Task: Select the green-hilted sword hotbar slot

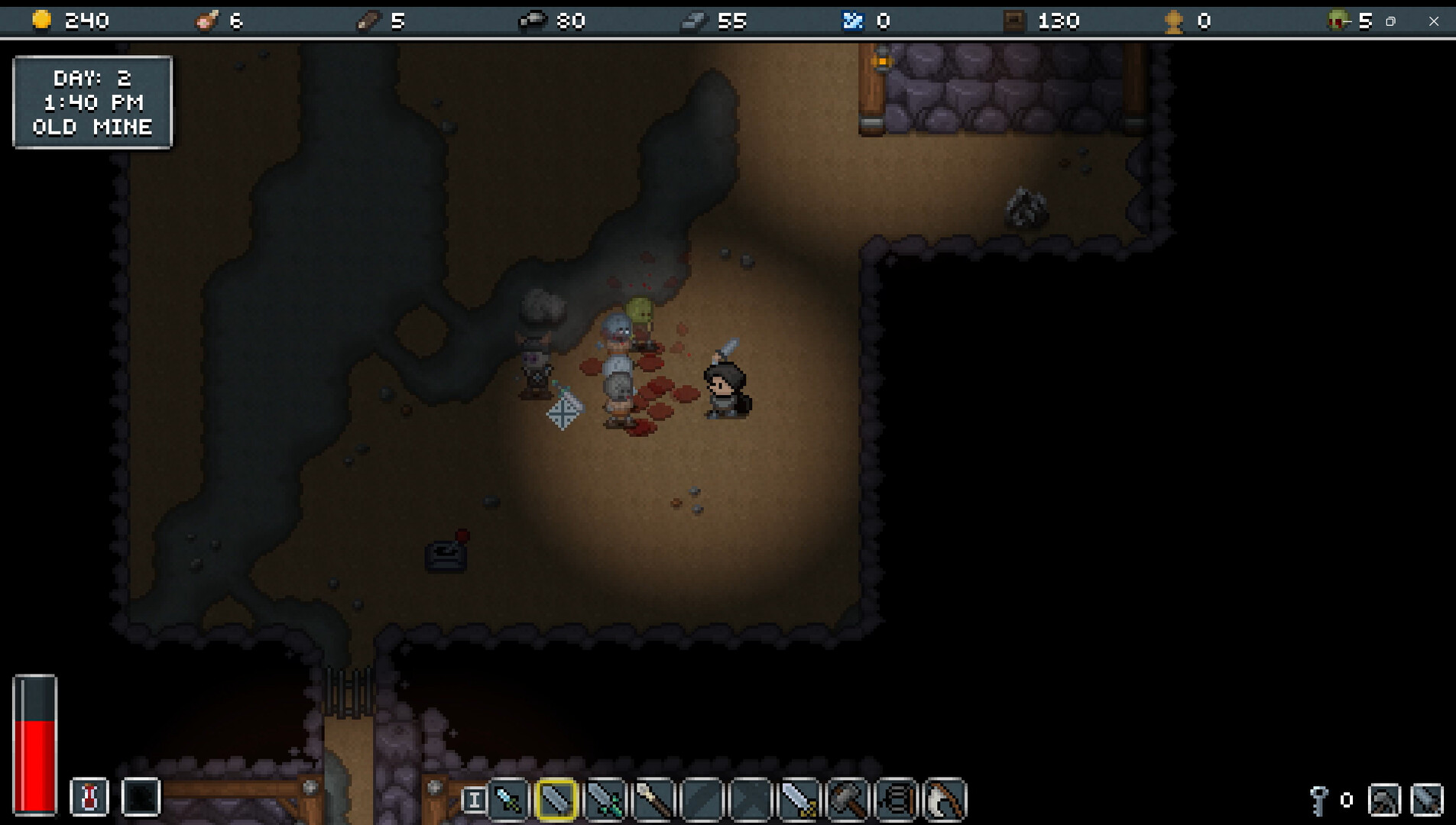Action: pos(605,799)
